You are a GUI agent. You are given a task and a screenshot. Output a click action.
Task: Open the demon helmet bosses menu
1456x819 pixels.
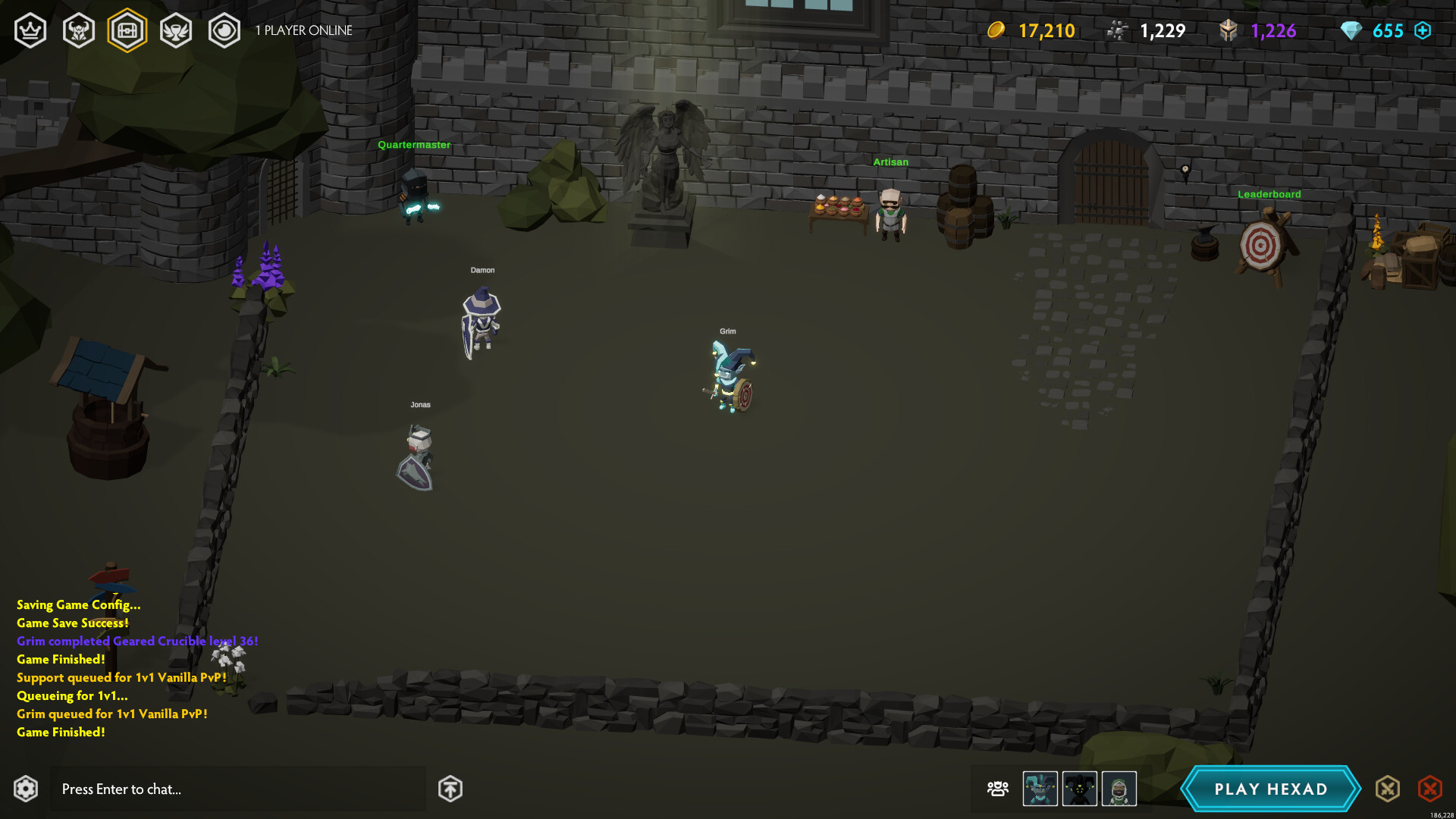pyautogui.click(x=79, y=30)
